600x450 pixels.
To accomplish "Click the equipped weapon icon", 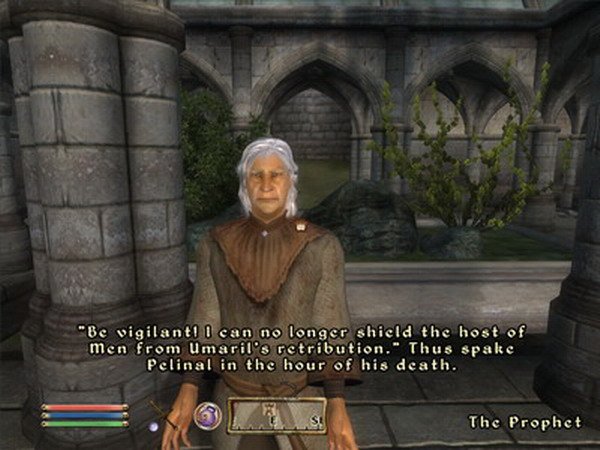I will tap(164, 414).
